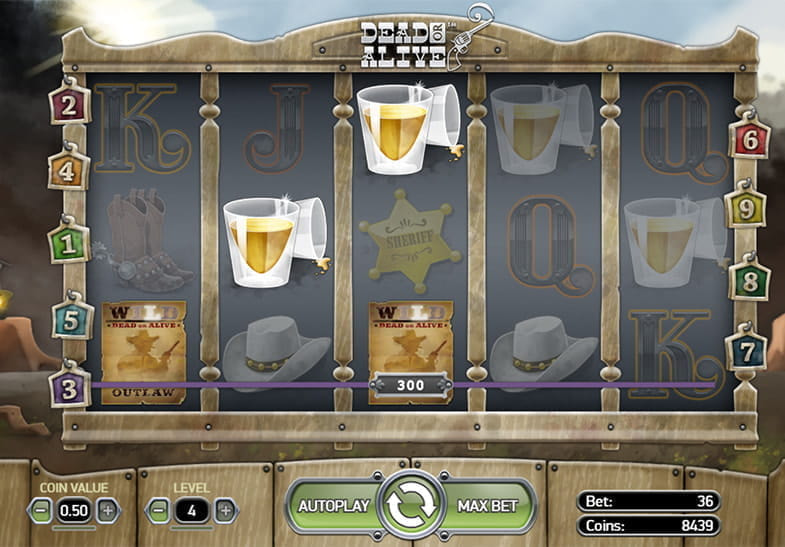Click payline marker 5
This screenshot has width=785, height=547.
71,321
